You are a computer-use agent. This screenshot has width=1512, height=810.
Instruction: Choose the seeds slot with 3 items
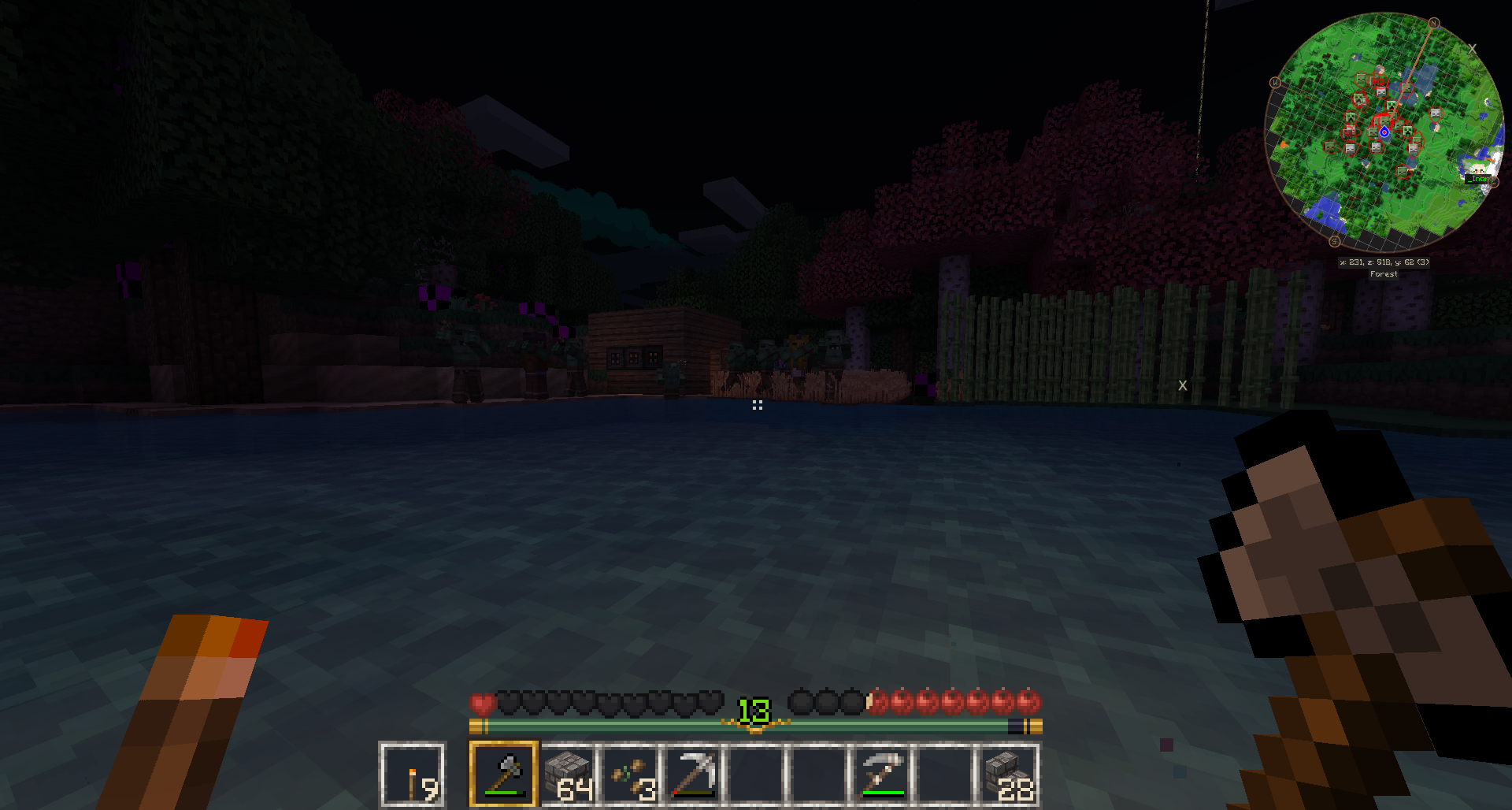630,774
